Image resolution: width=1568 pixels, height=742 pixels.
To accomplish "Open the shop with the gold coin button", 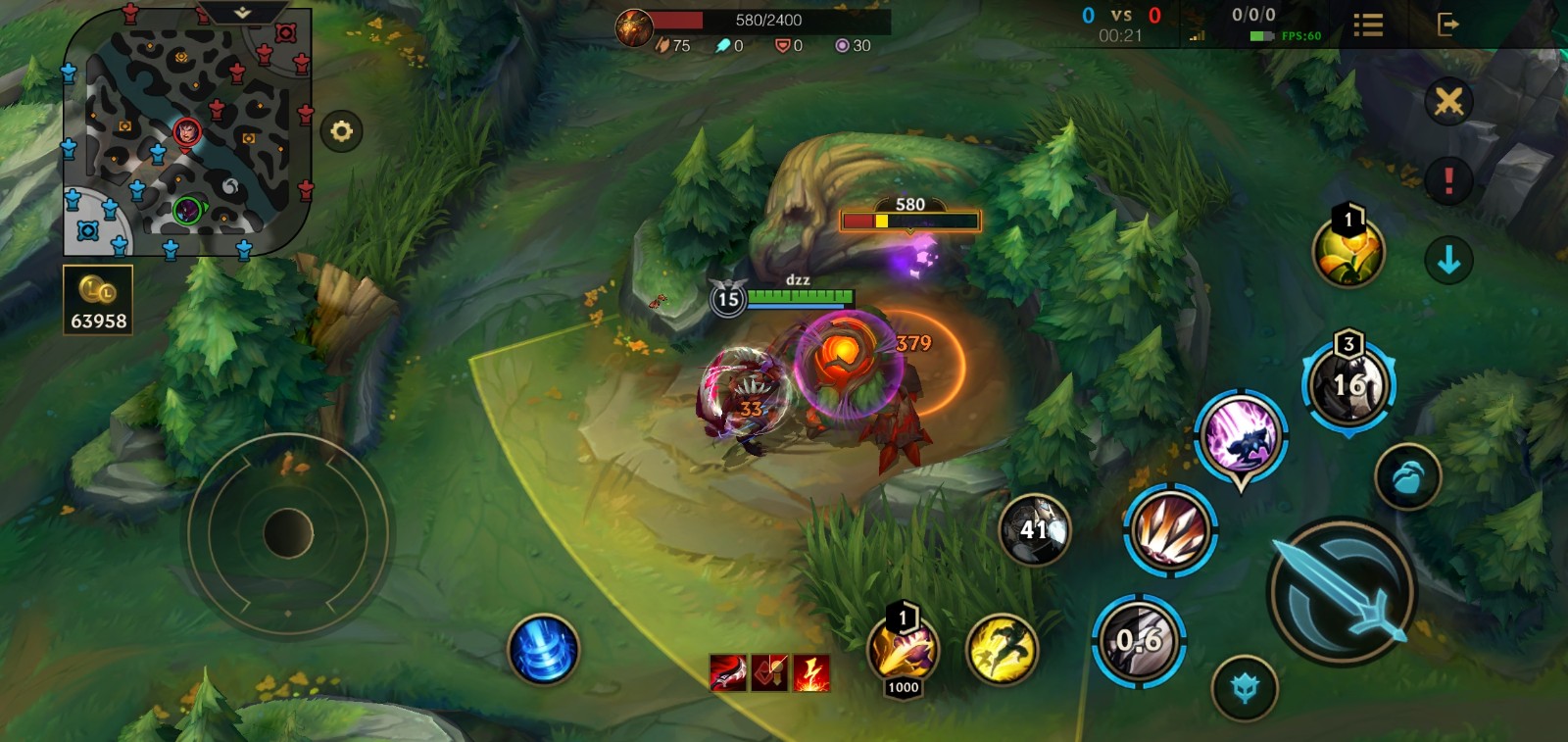I will tap(98, 301).
